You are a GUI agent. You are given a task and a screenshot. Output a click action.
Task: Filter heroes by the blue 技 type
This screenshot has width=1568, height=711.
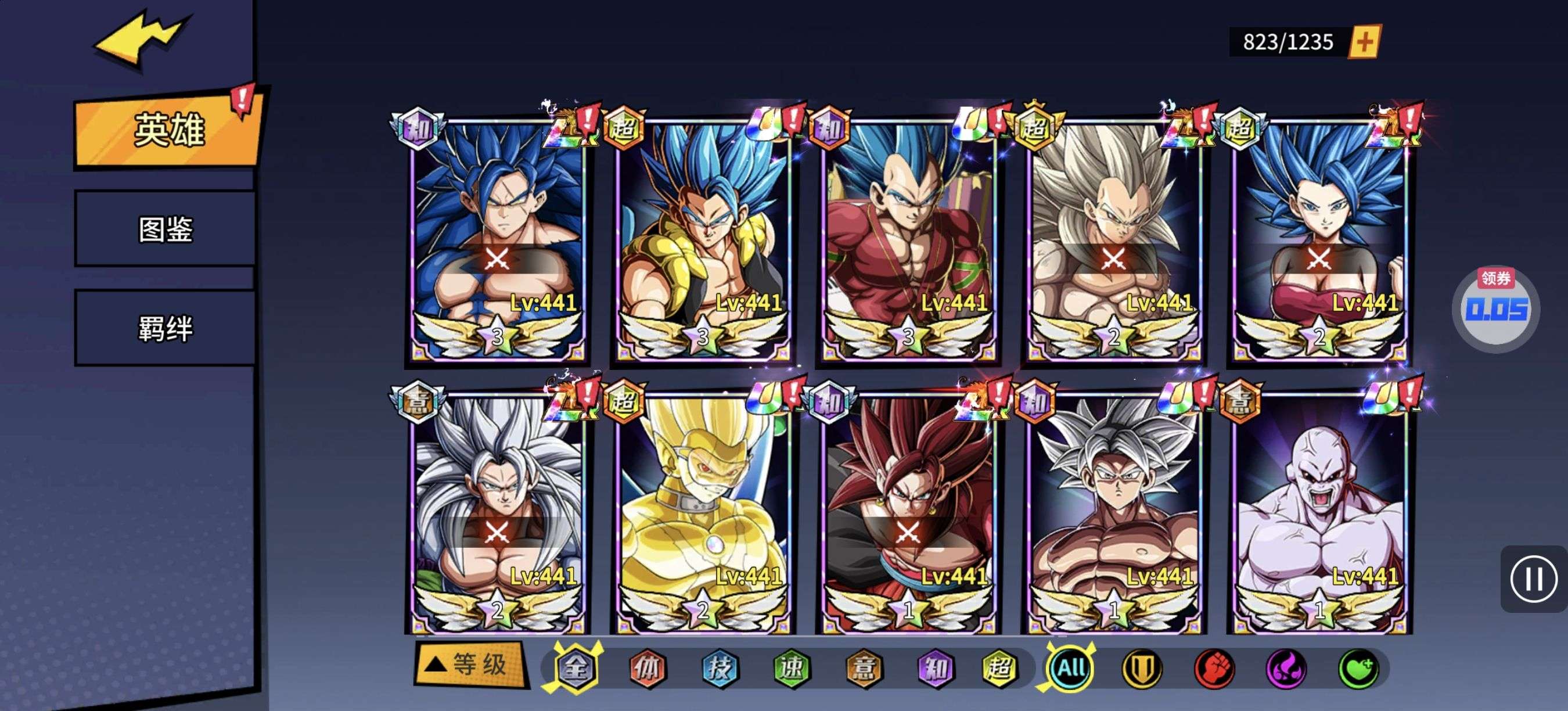tap(720, 669)
